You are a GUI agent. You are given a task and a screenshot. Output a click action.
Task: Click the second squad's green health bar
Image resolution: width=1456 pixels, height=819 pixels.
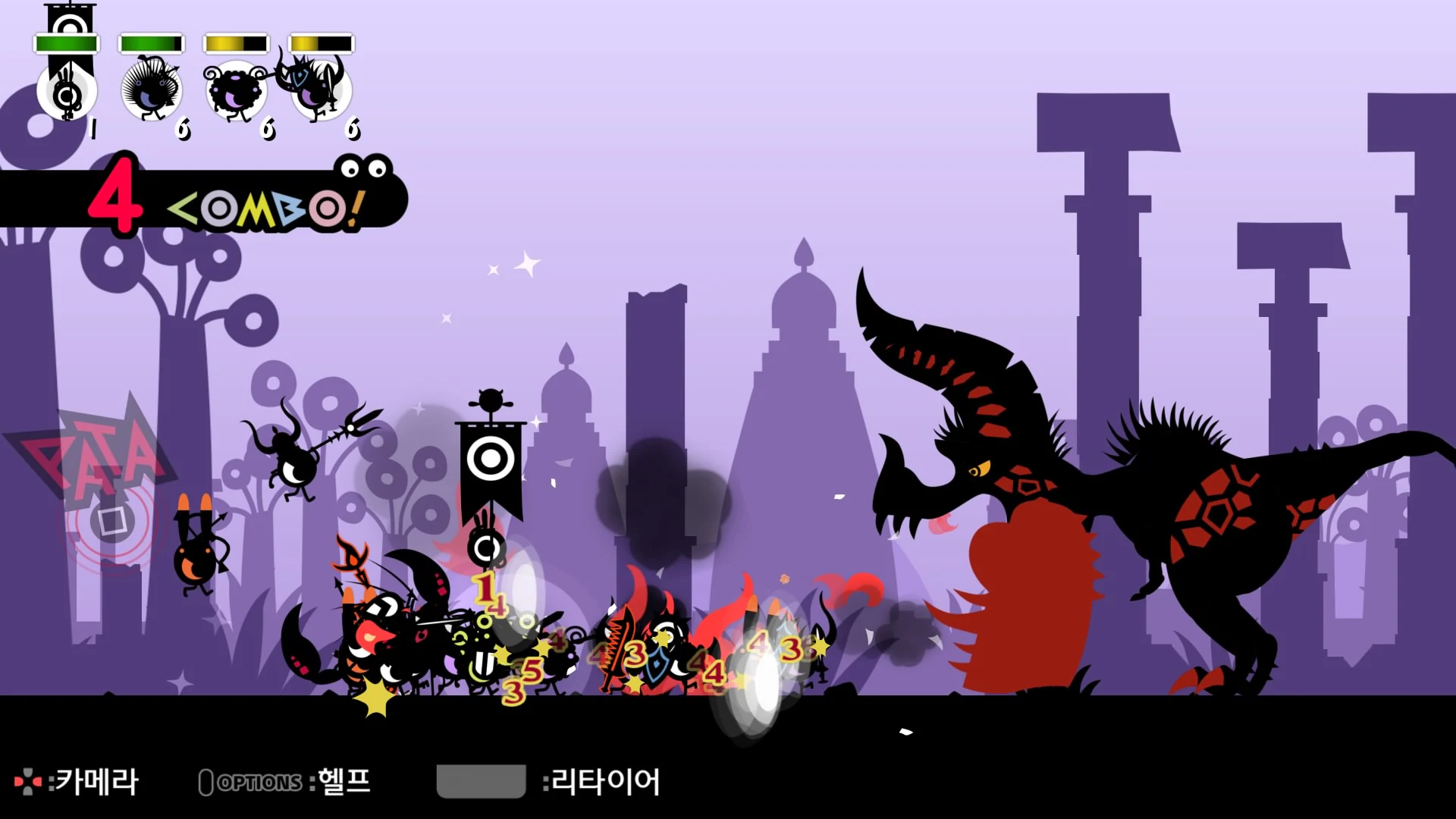click(150, 43)
